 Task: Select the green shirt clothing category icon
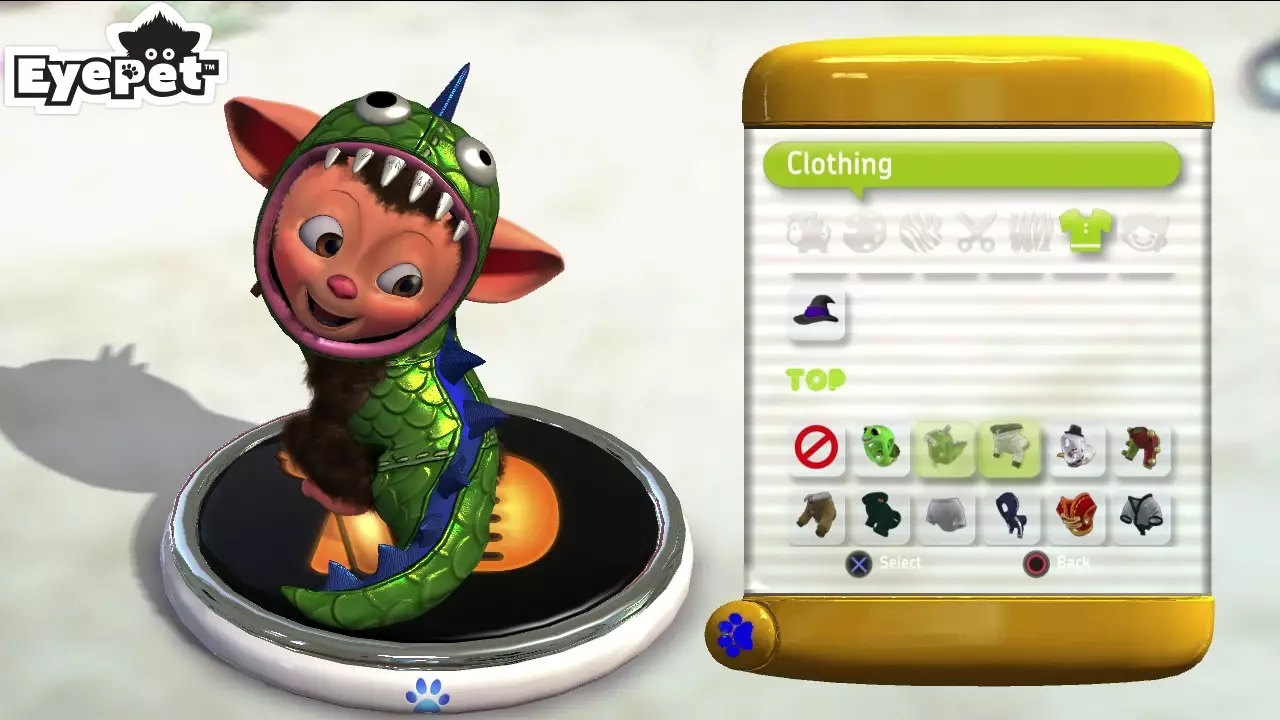click(1087, 232)
